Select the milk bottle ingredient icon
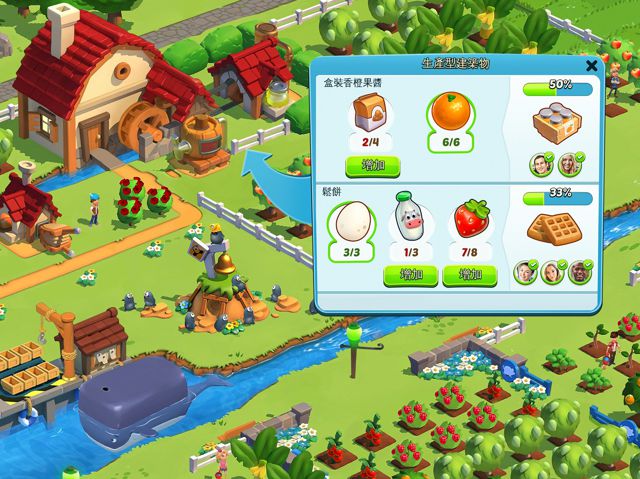This screenshot has width=640, height=479. tap(410, 218)
